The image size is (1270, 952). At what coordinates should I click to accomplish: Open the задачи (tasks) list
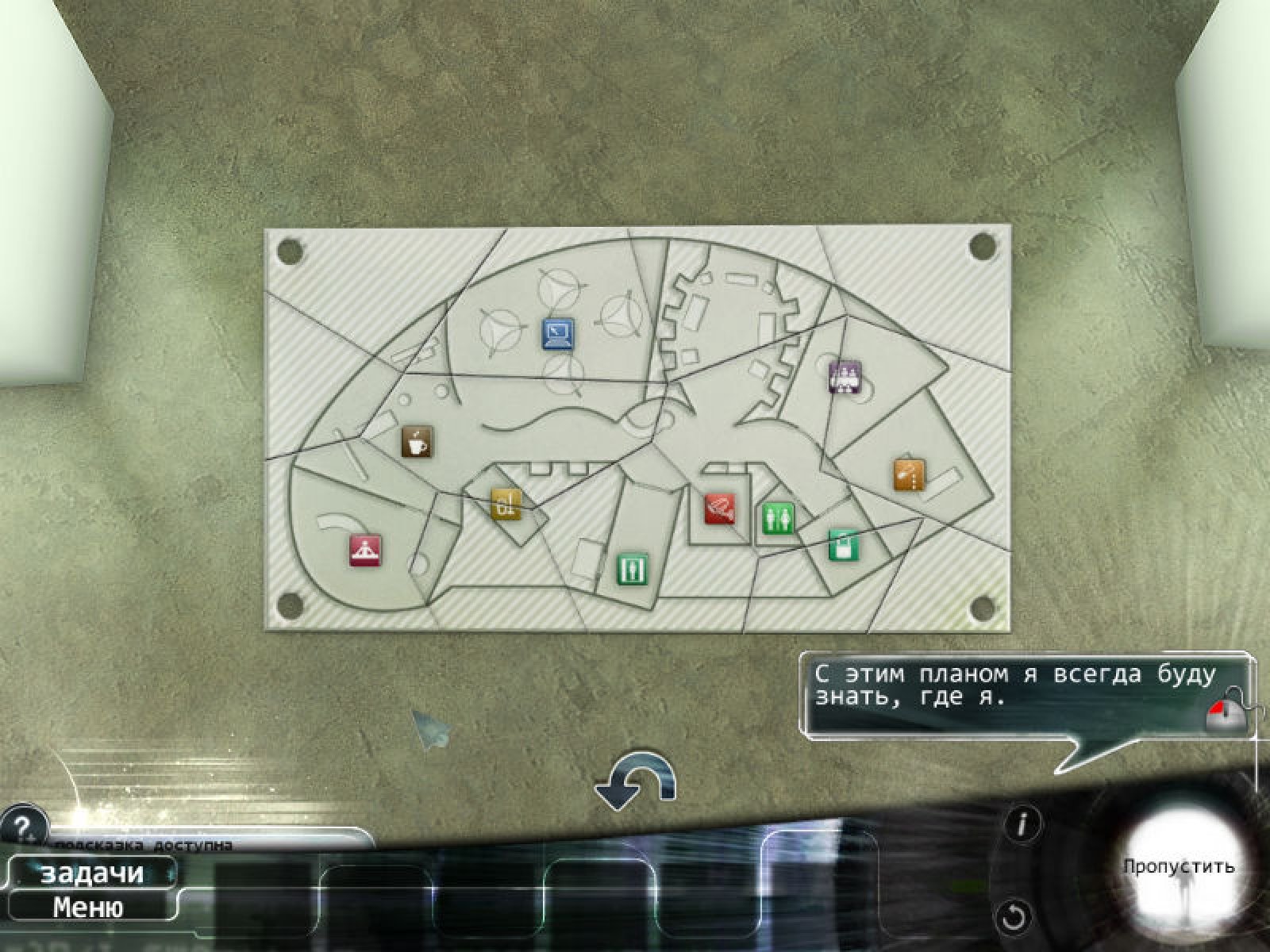pos(90,873)
